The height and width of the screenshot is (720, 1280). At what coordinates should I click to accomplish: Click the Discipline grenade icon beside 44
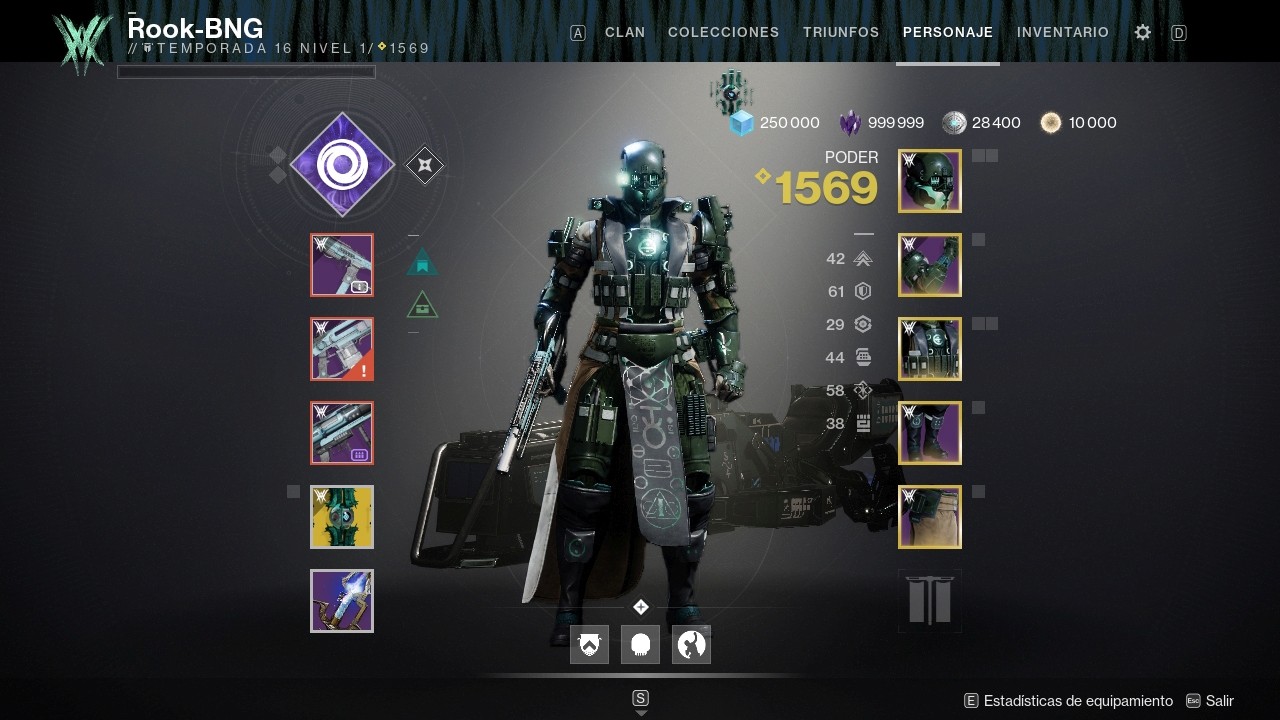(862, 357)
